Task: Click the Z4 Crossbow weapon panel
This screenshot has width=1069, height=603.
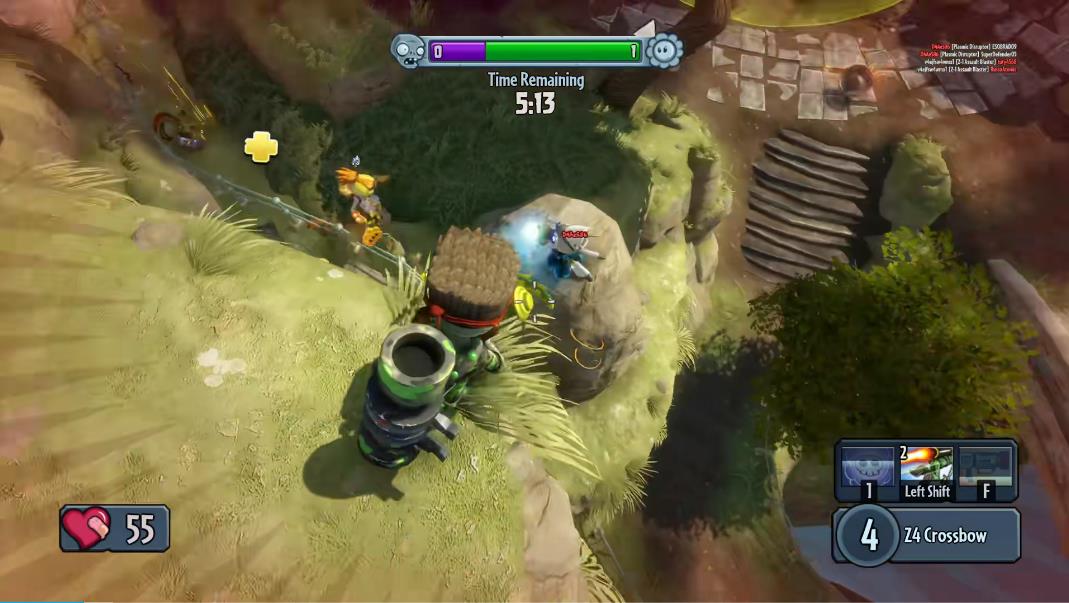Action: (926, 535)
